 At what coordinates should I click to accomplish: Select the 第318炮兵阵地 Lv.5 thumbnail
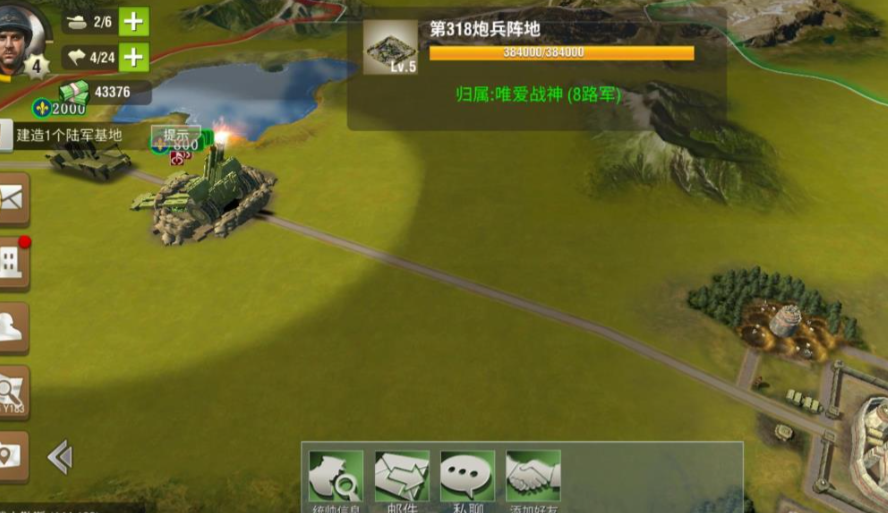[x=390, y=47]
